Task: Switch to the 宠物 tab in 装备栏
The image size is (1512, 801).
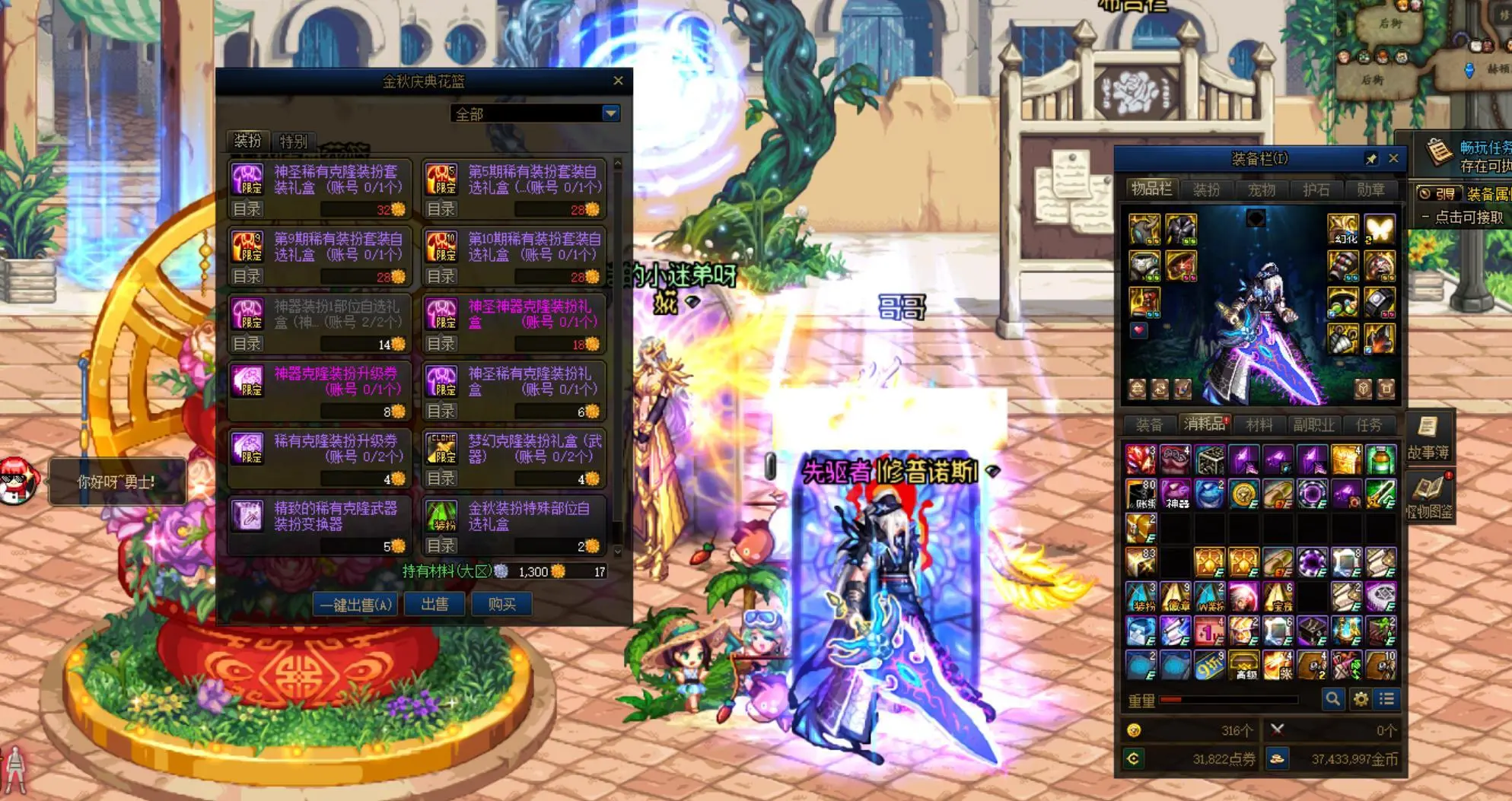Action: click(x=1261, y=190)
